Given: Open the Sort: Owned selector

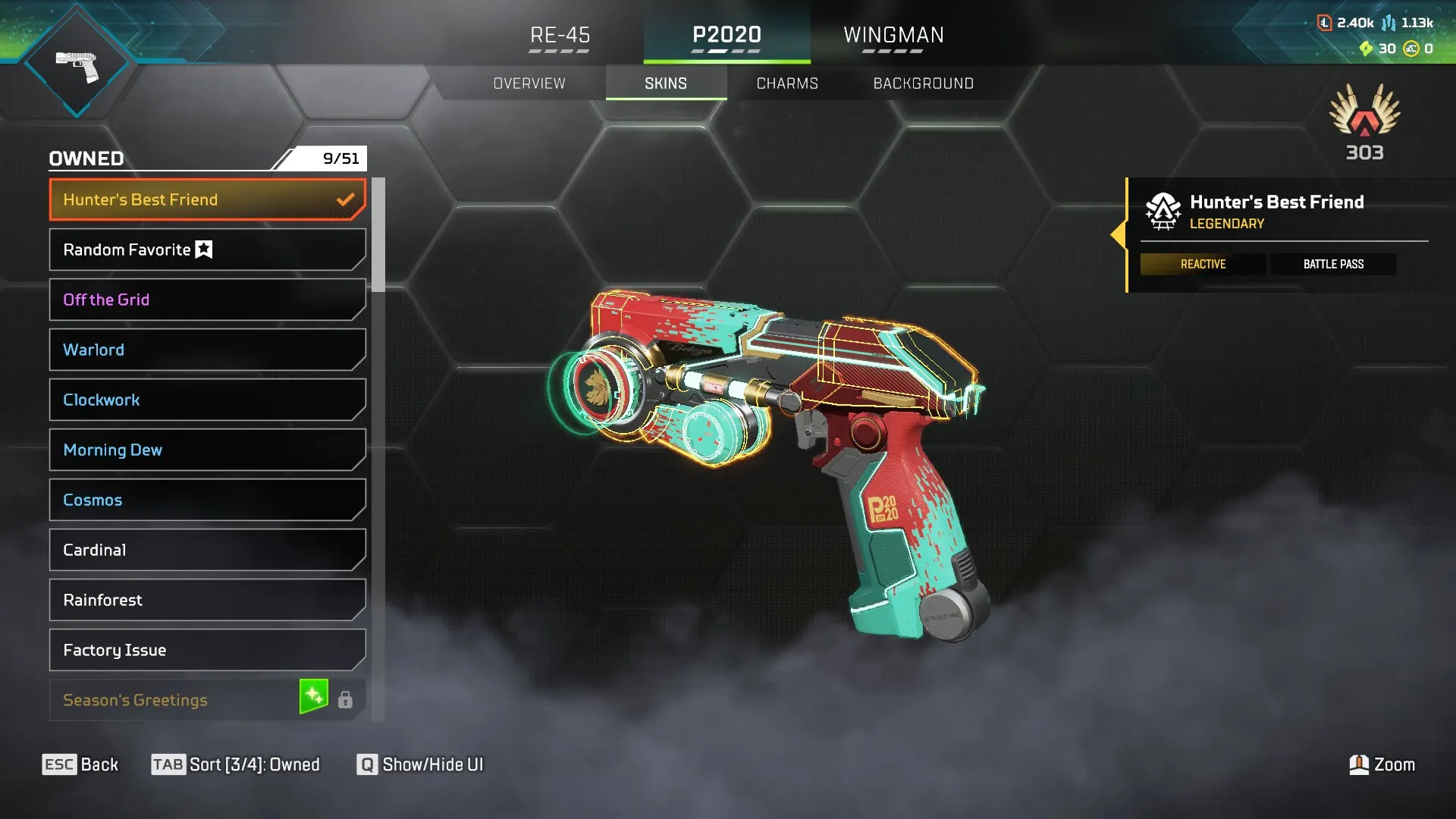Looking at the screenshot, I should (x=236, y=764).
